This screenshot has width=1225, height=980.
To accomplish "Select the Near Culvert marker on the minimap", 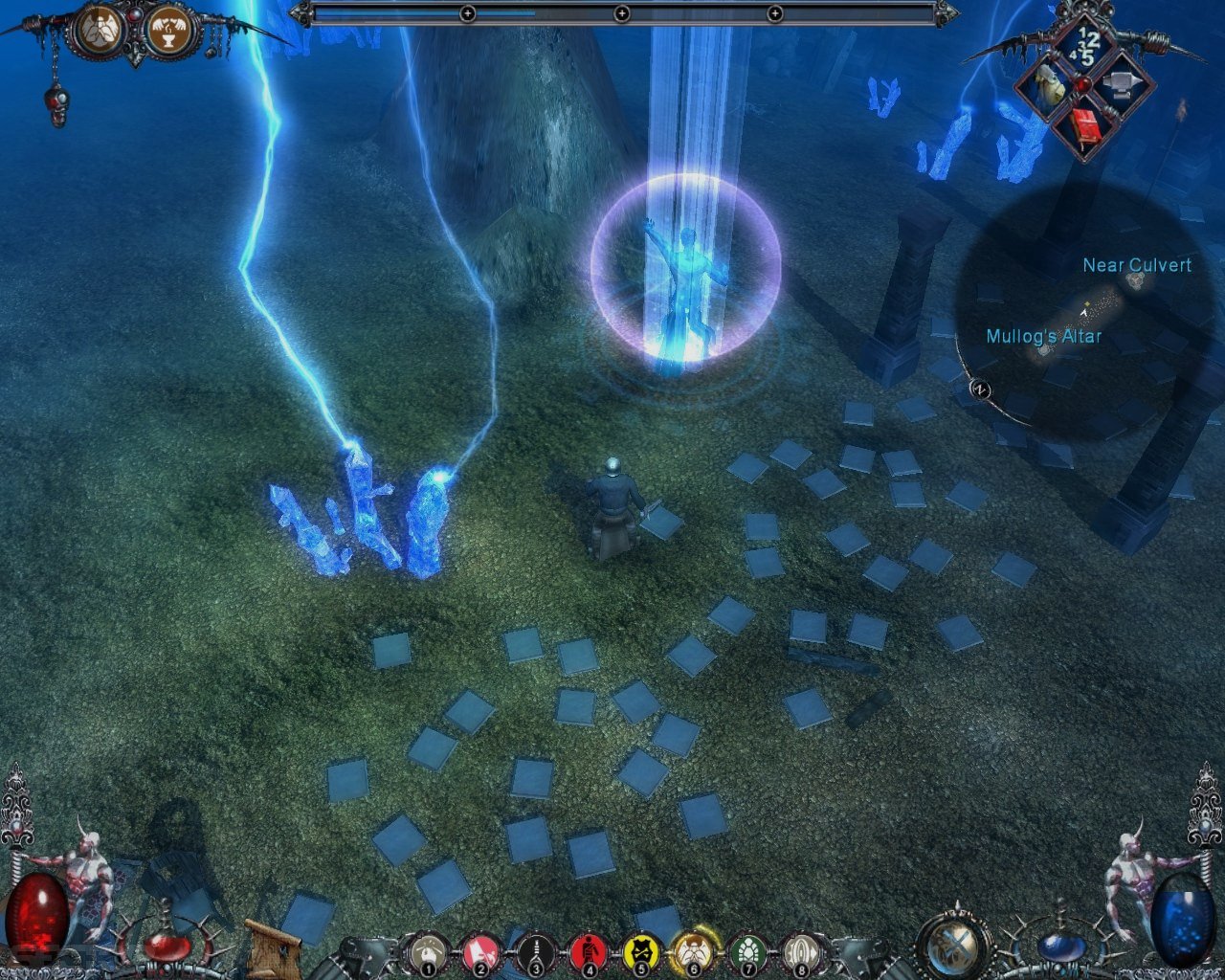I will (1136, 279).
